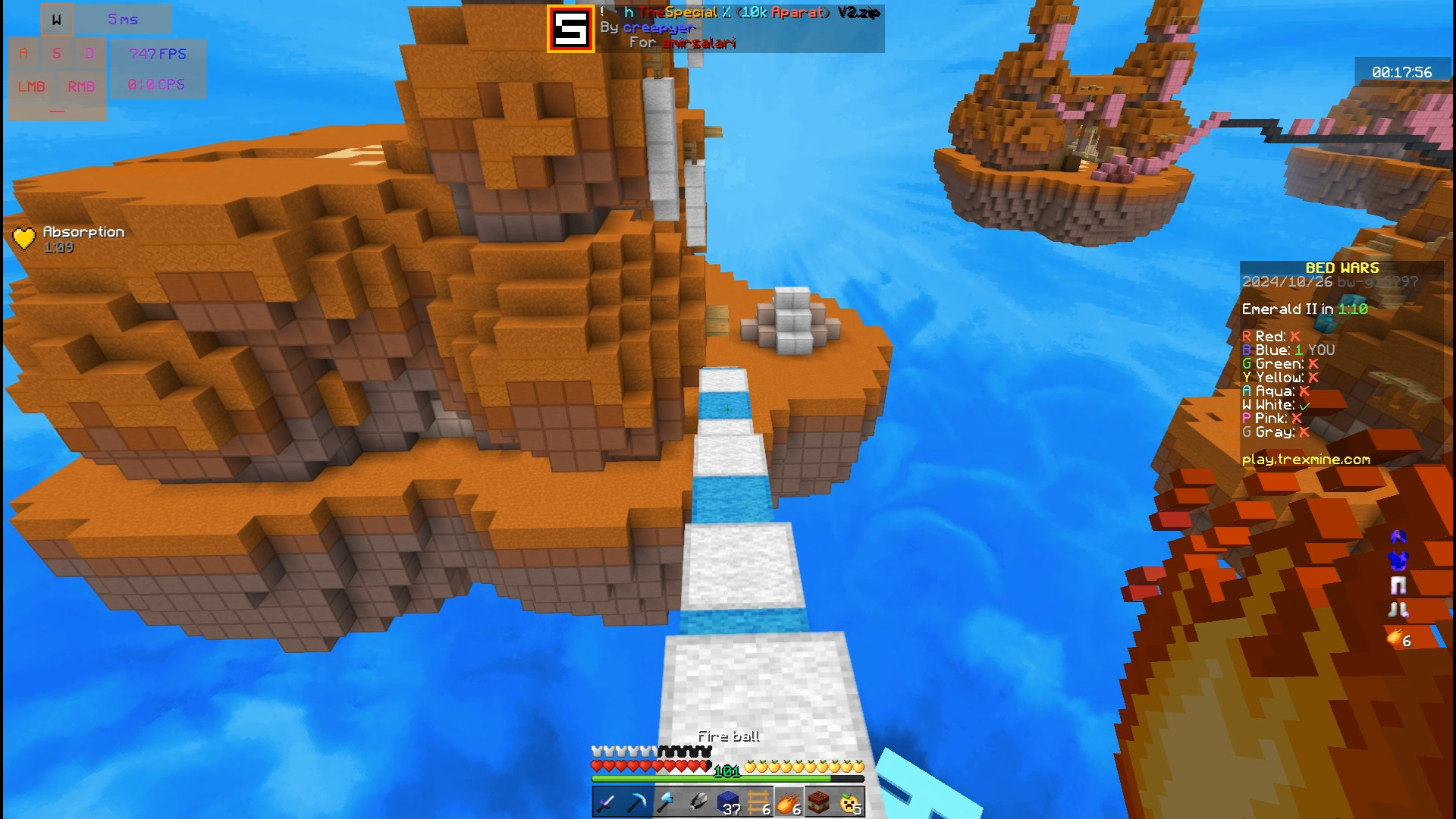Click the Absorption effect heart icon
Image resolution: width=1456 pixels, height=819 pixels.
pos(24,239)
